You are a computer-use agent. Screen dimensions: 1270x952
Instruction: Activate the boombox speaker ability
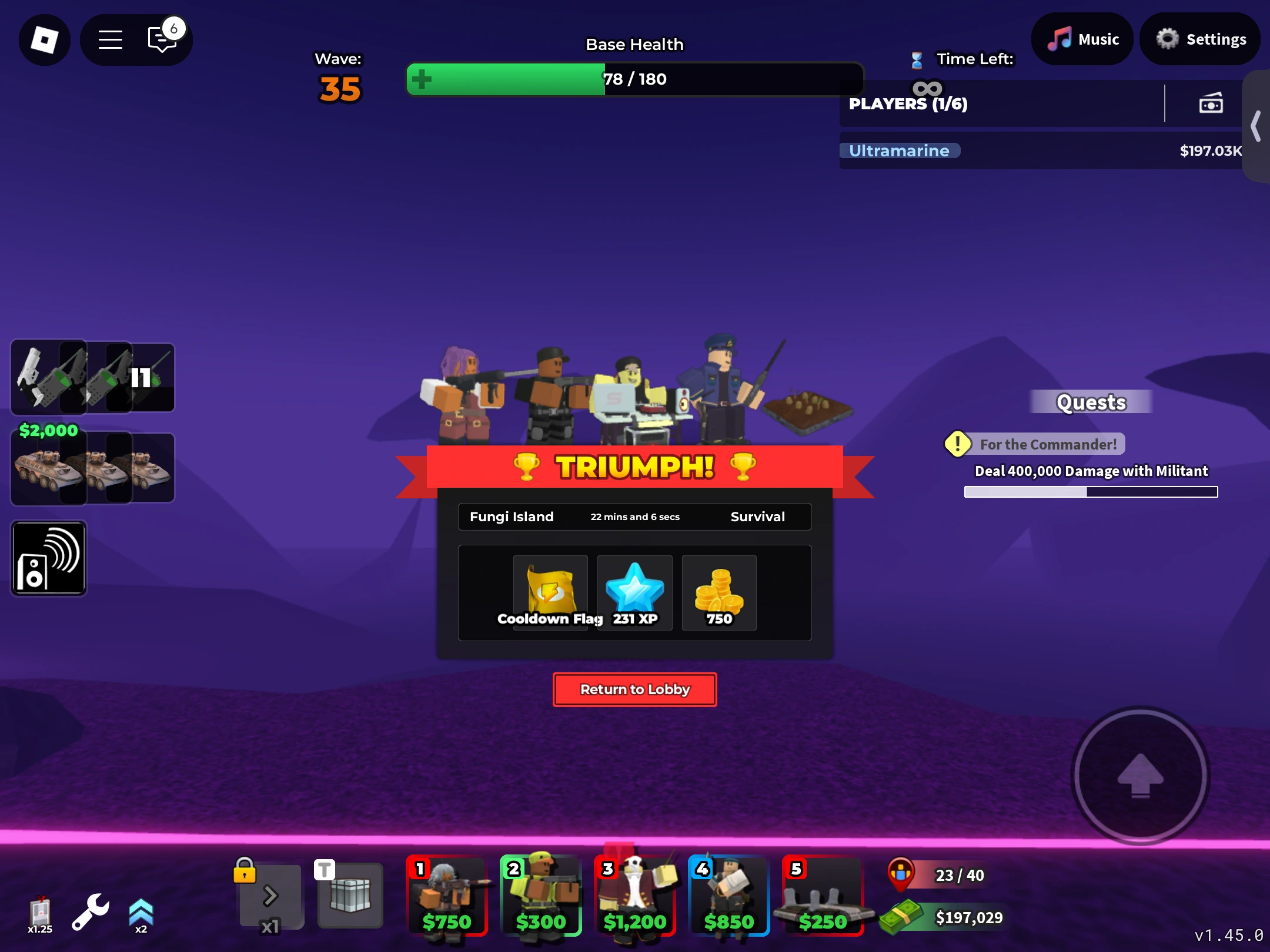(x=49, y=558)
